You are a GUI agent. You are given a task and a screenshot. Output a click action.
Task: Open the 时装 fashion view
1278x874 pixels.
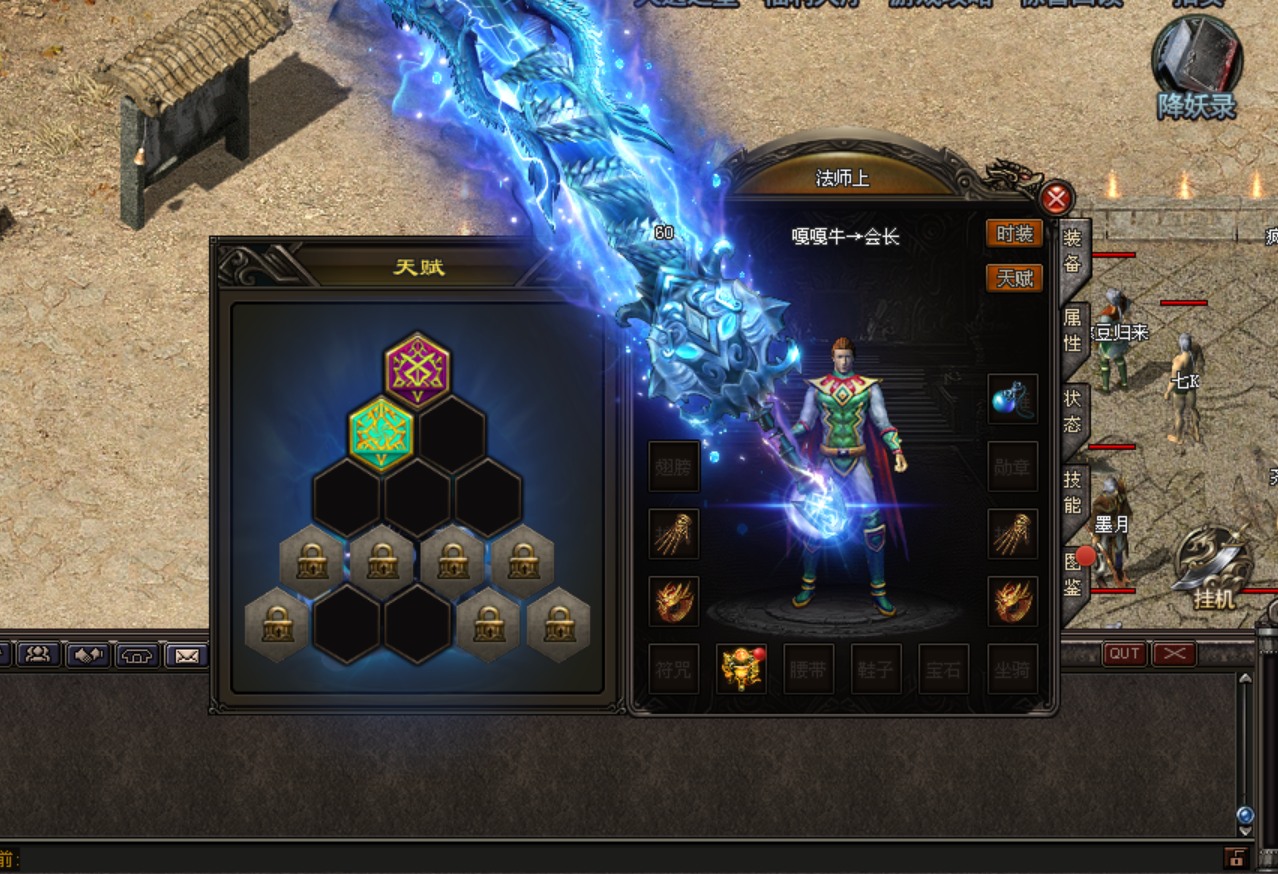(x=1014, y=234)
